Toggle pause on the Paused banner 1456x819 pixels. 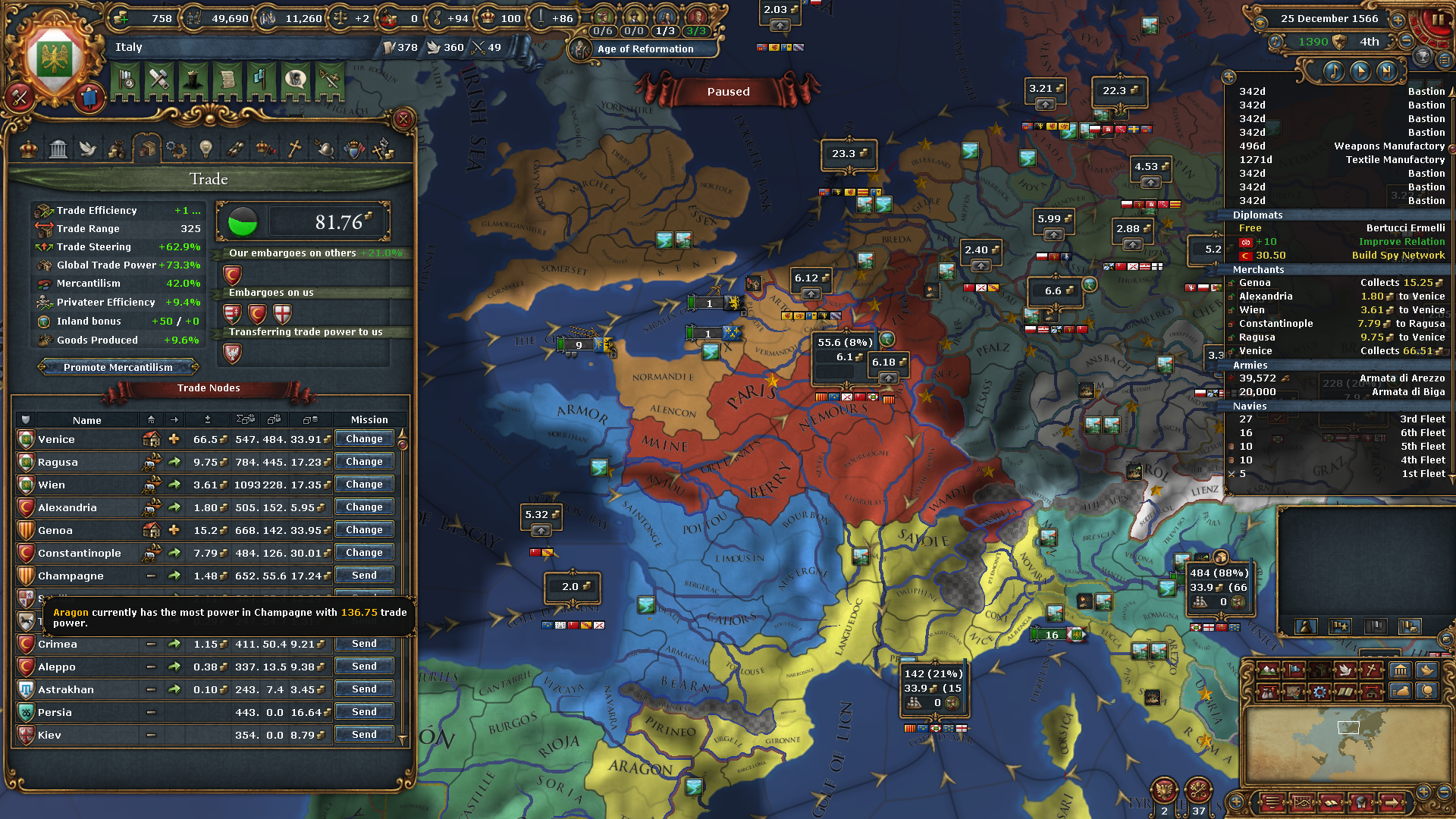coord(727,92)
